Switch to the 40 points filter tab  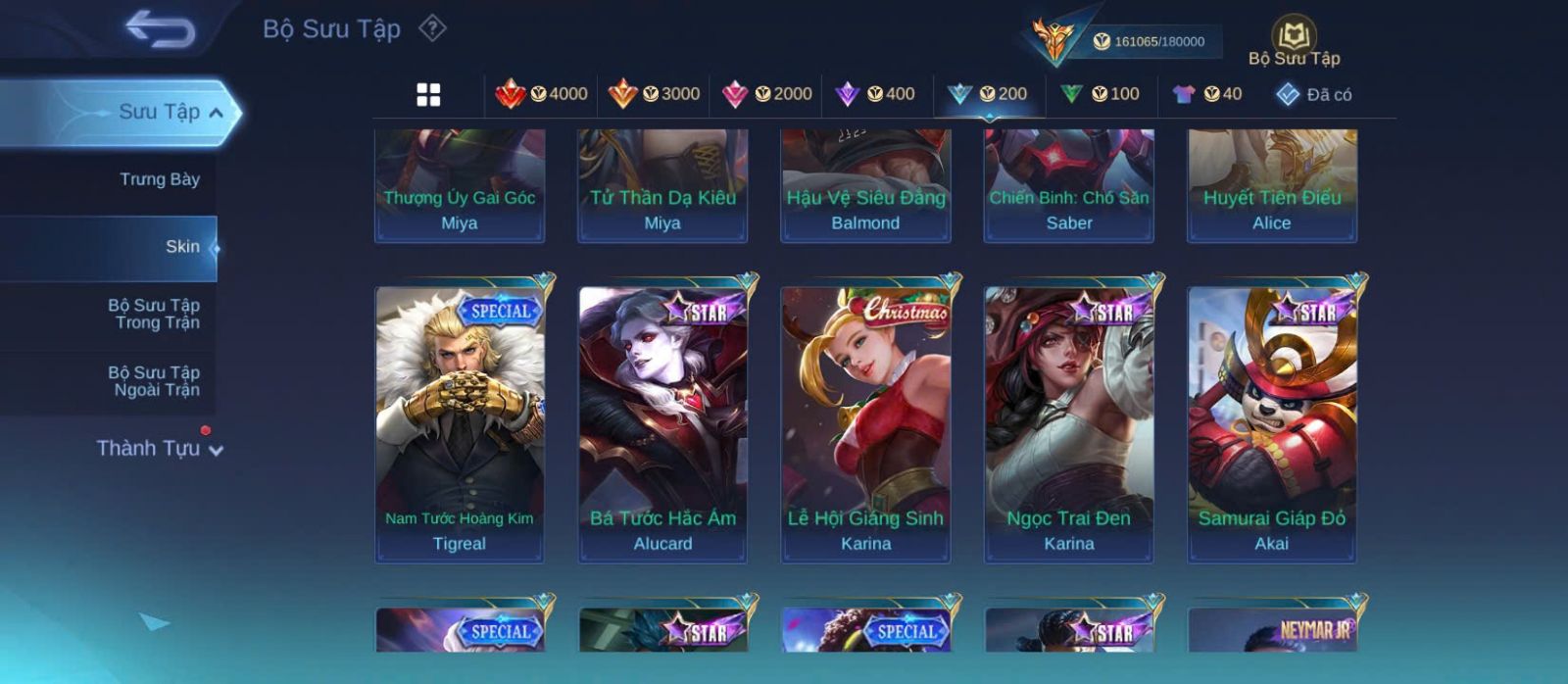[x=1208, y=94]
